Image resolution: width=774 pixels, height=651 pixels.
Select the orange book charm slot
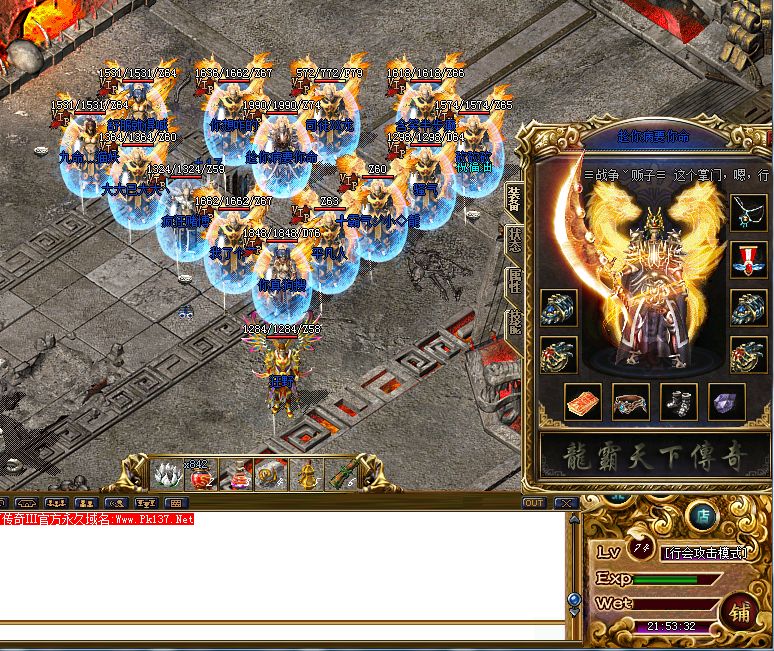pos(582,403)
